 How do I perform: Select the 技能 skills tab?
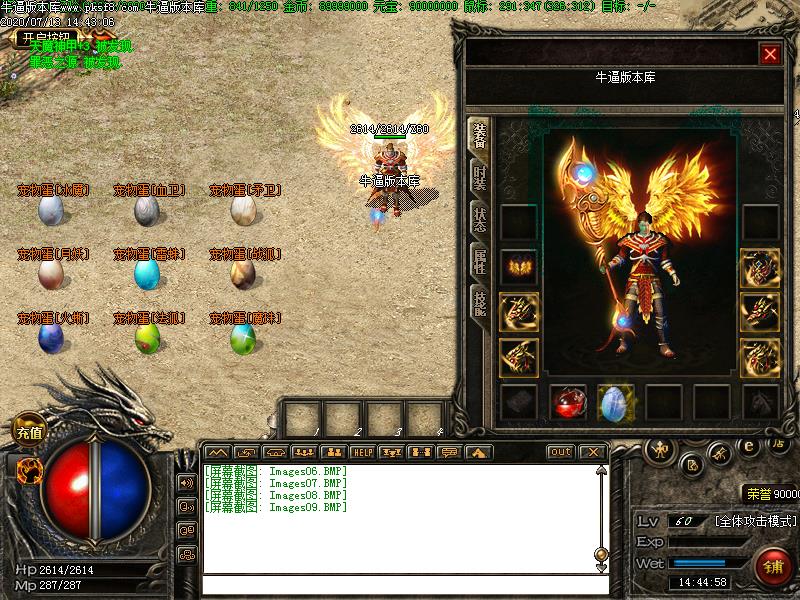[x=480, y=305]
